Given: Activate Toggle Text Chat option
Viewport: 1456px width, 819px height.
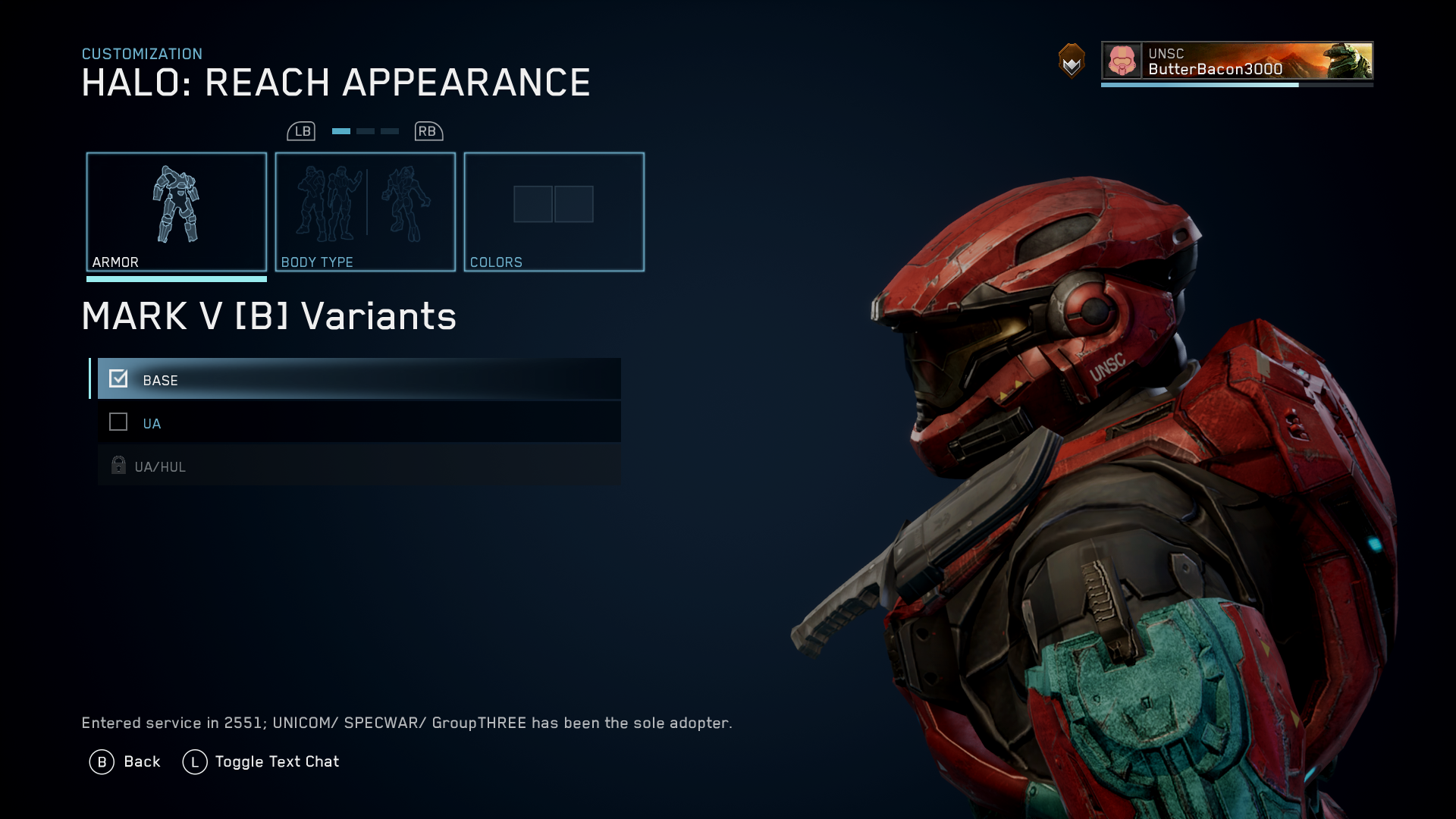Looking at the screenshot, I should (277, 761).
